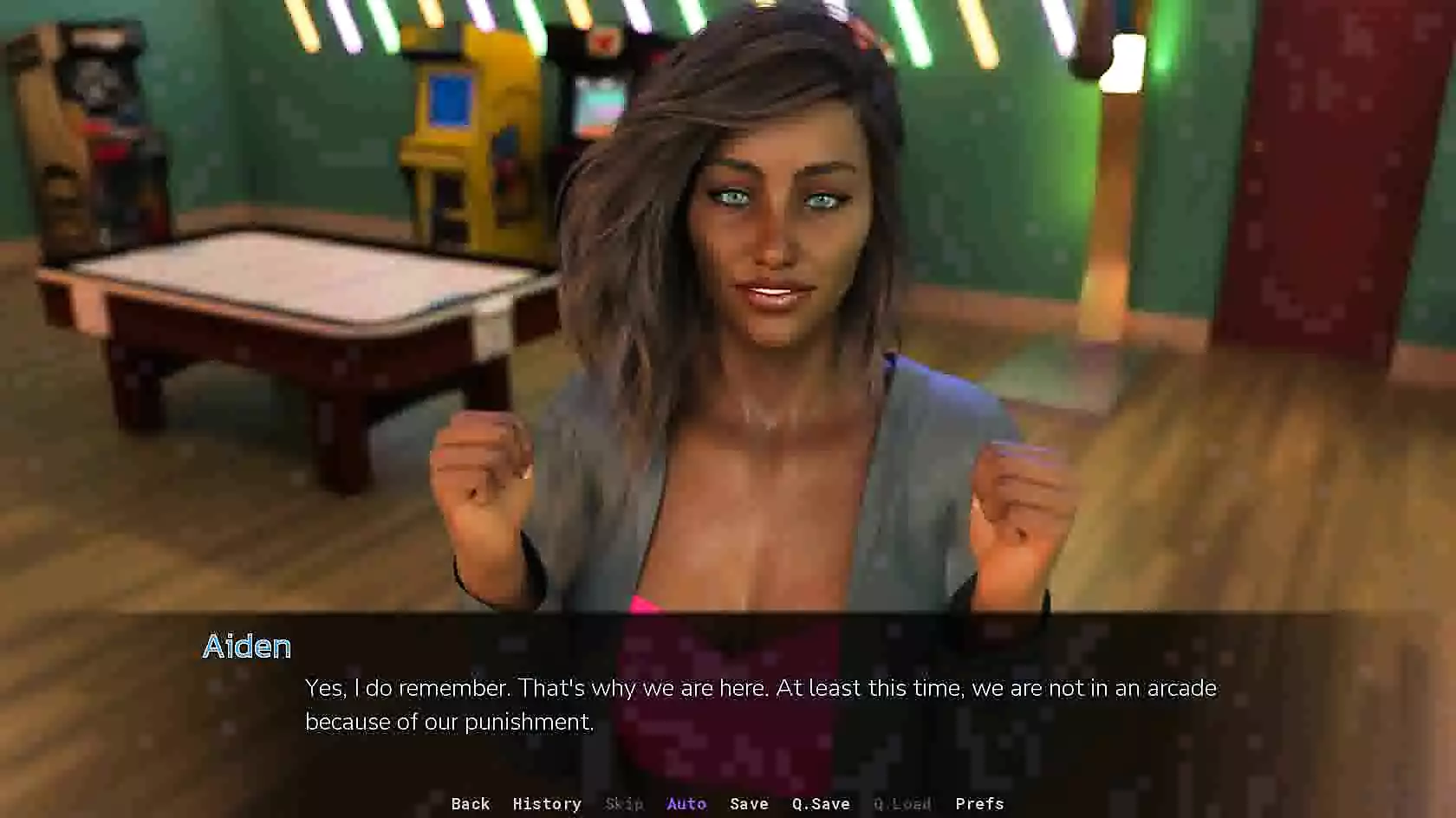The width and height of the screenshot is (1456, 818).
Task: Toggle Auto-advance mode
Action: [686, 804]
